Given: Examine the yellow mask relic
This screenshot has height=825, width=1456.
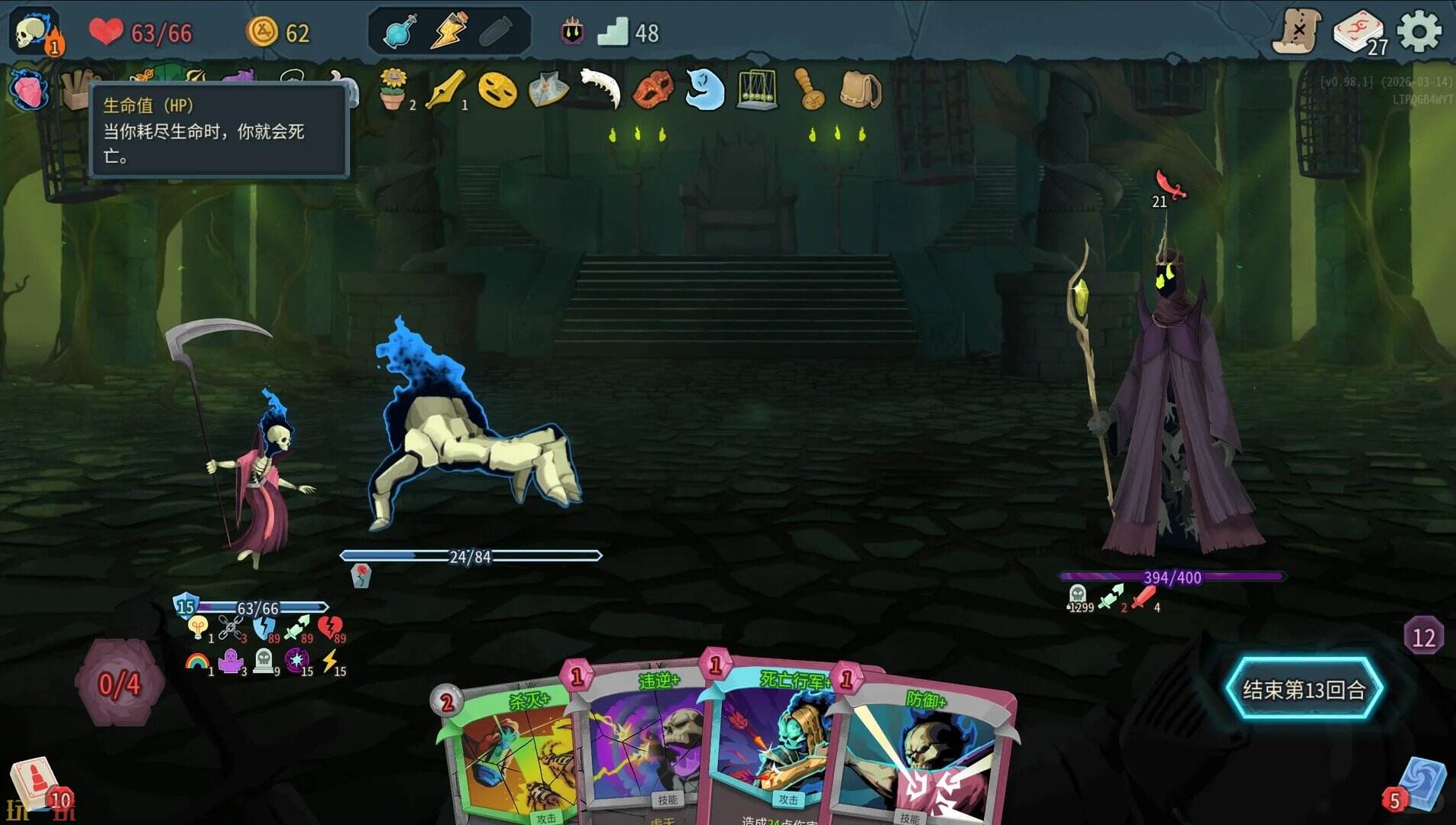Looking at the screenshot, I should click(497, 90).
